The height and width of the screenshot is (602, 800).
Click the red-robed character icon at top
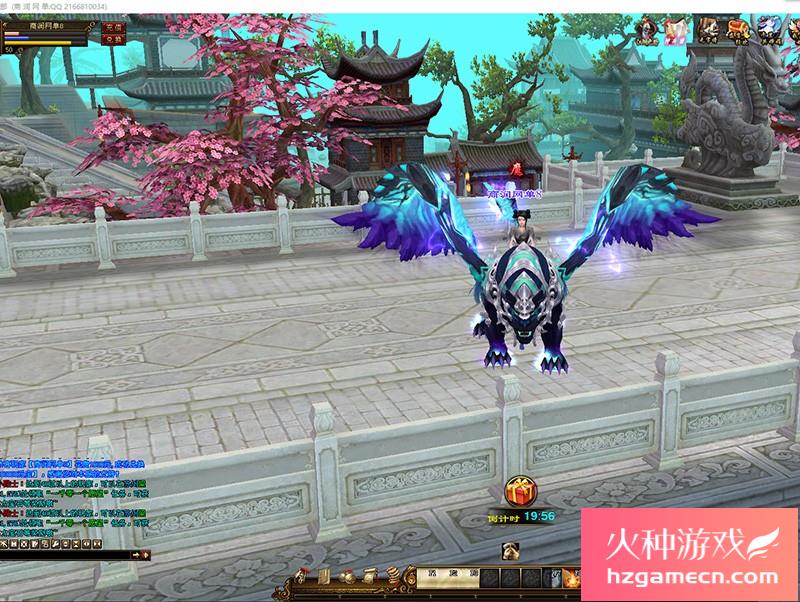[x=645, y=30]
